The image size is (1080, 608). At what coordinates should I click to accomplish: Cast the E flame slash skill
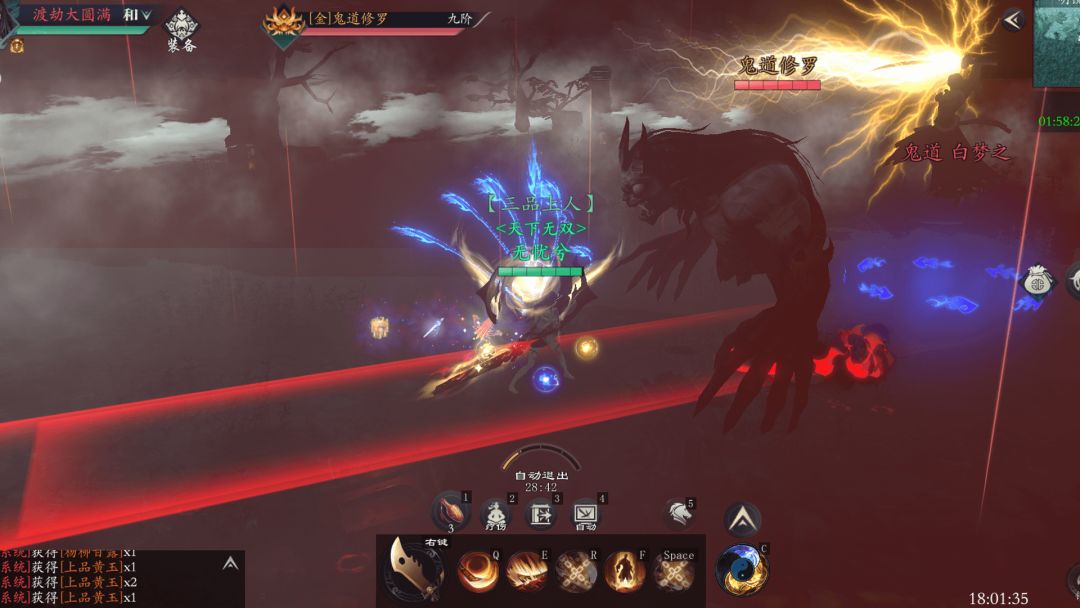[527, 572]
